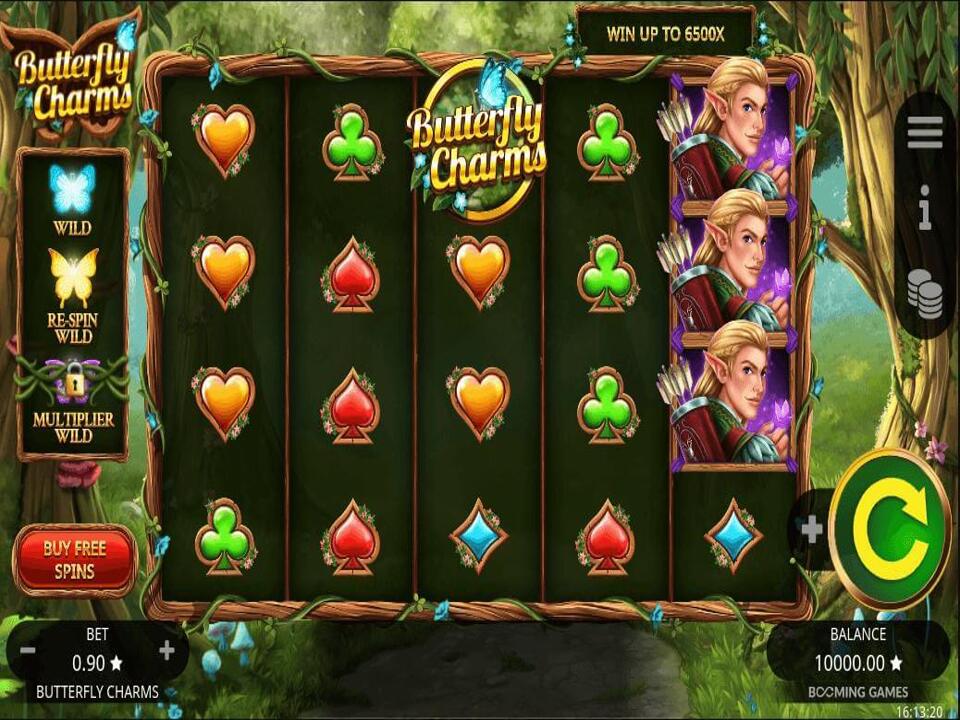Click the Buy Free Spins button
960x720 pixels.
(x=75, y=560)
